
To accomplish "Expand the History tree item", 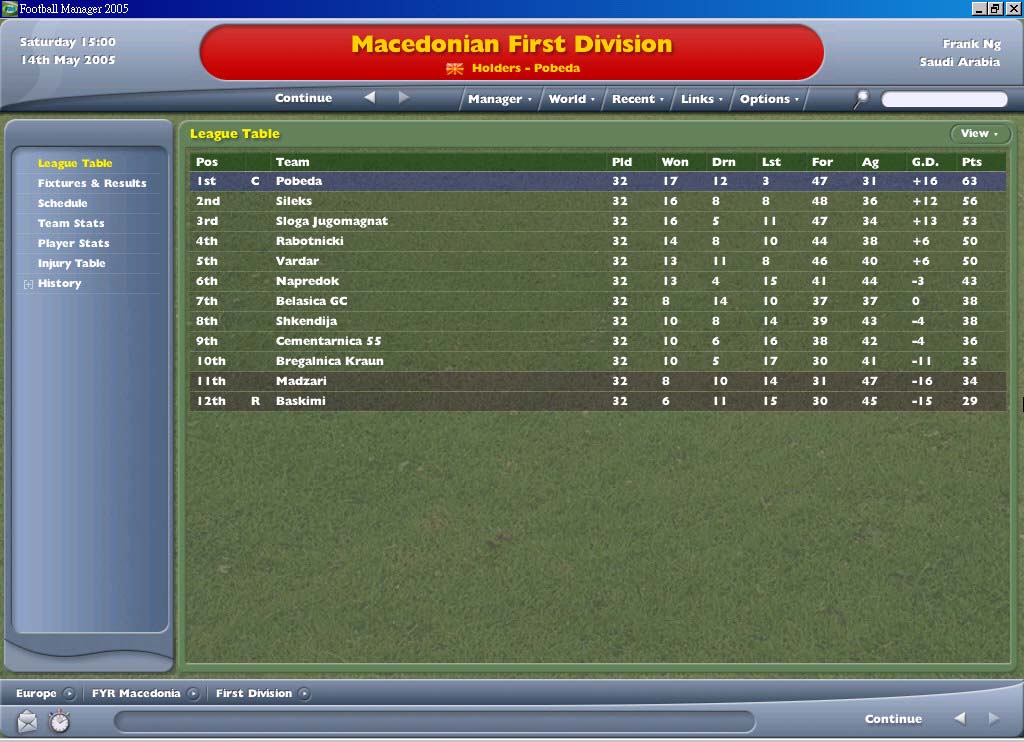I will click(x=27, y=284).
